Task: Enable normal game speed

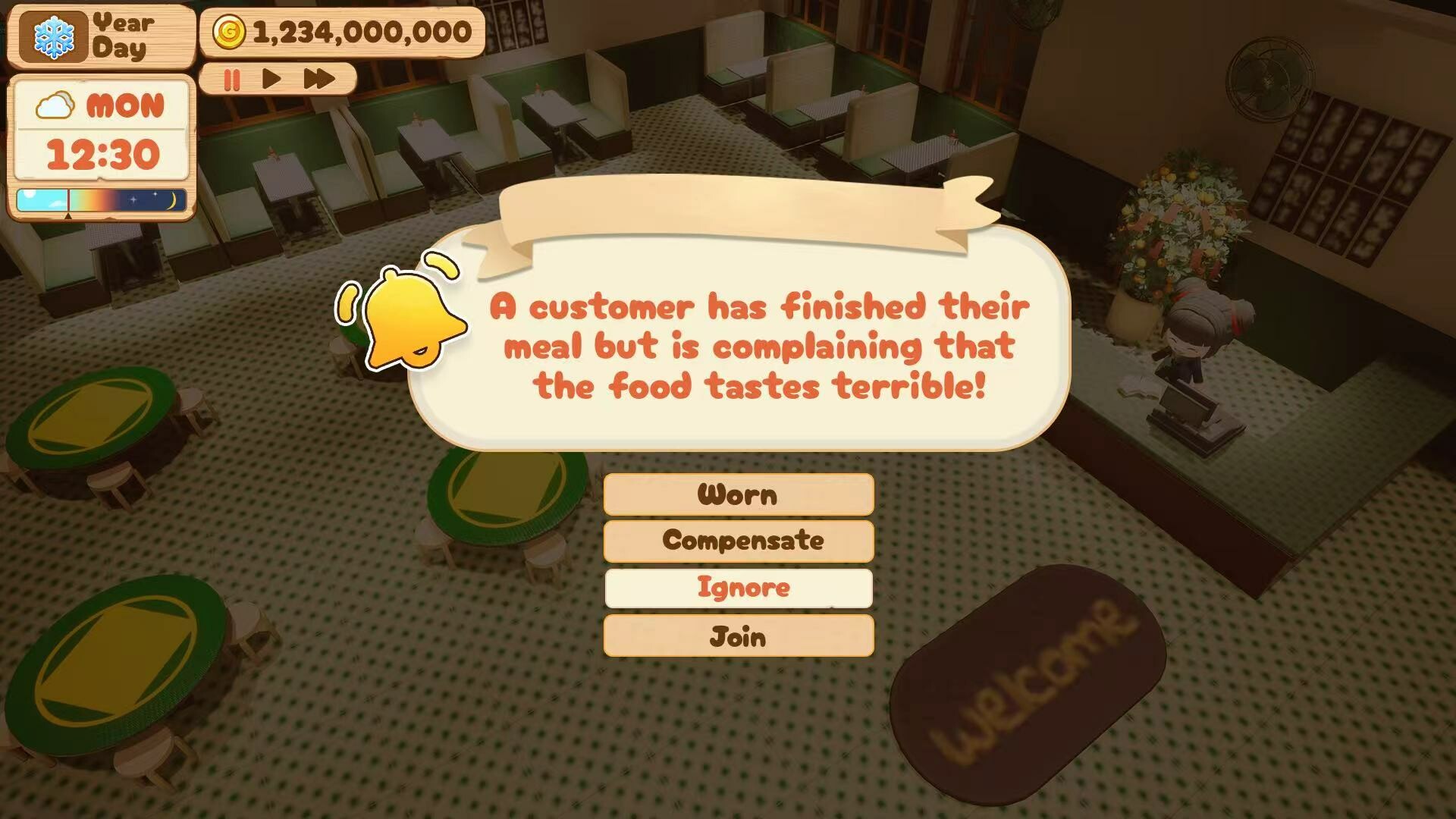Action: tap(271, 79)
